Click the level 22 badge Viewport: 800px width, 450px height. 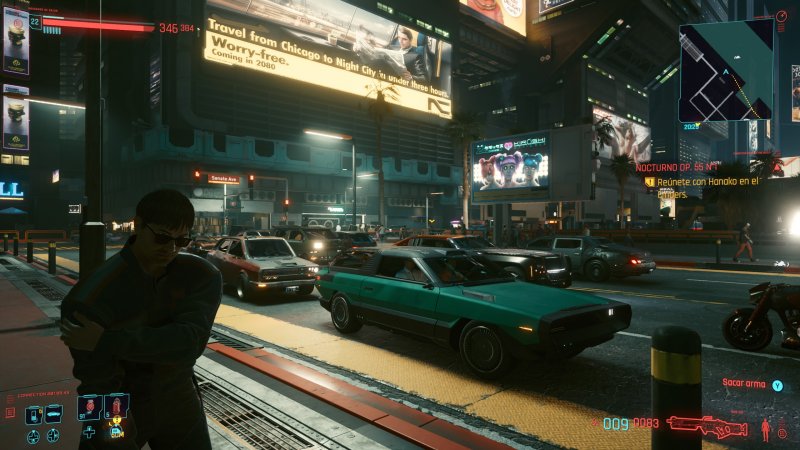(35, 22)
